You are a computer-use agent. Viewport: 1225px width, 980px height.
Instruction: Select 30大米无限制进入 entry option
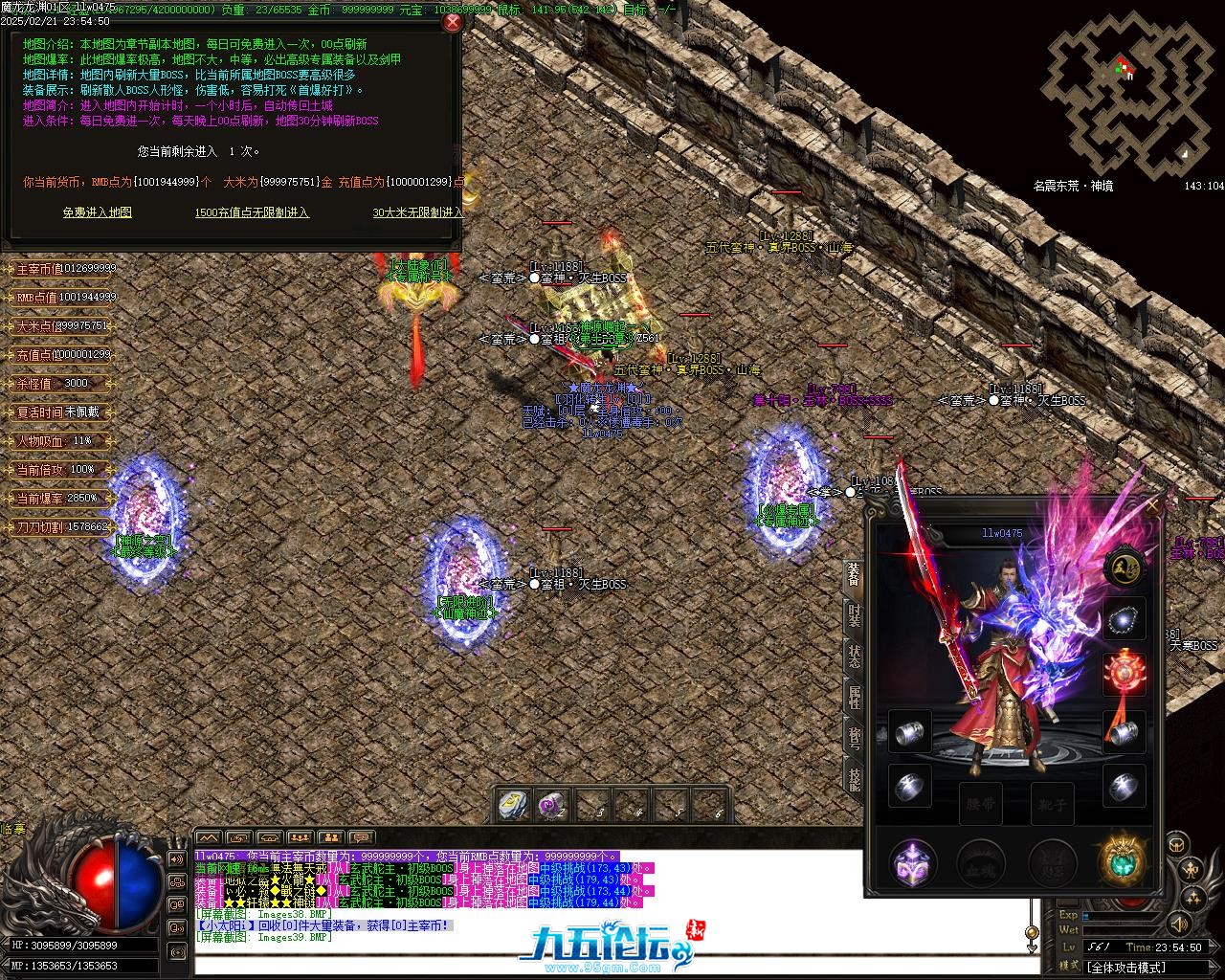(x=418, y=212)
